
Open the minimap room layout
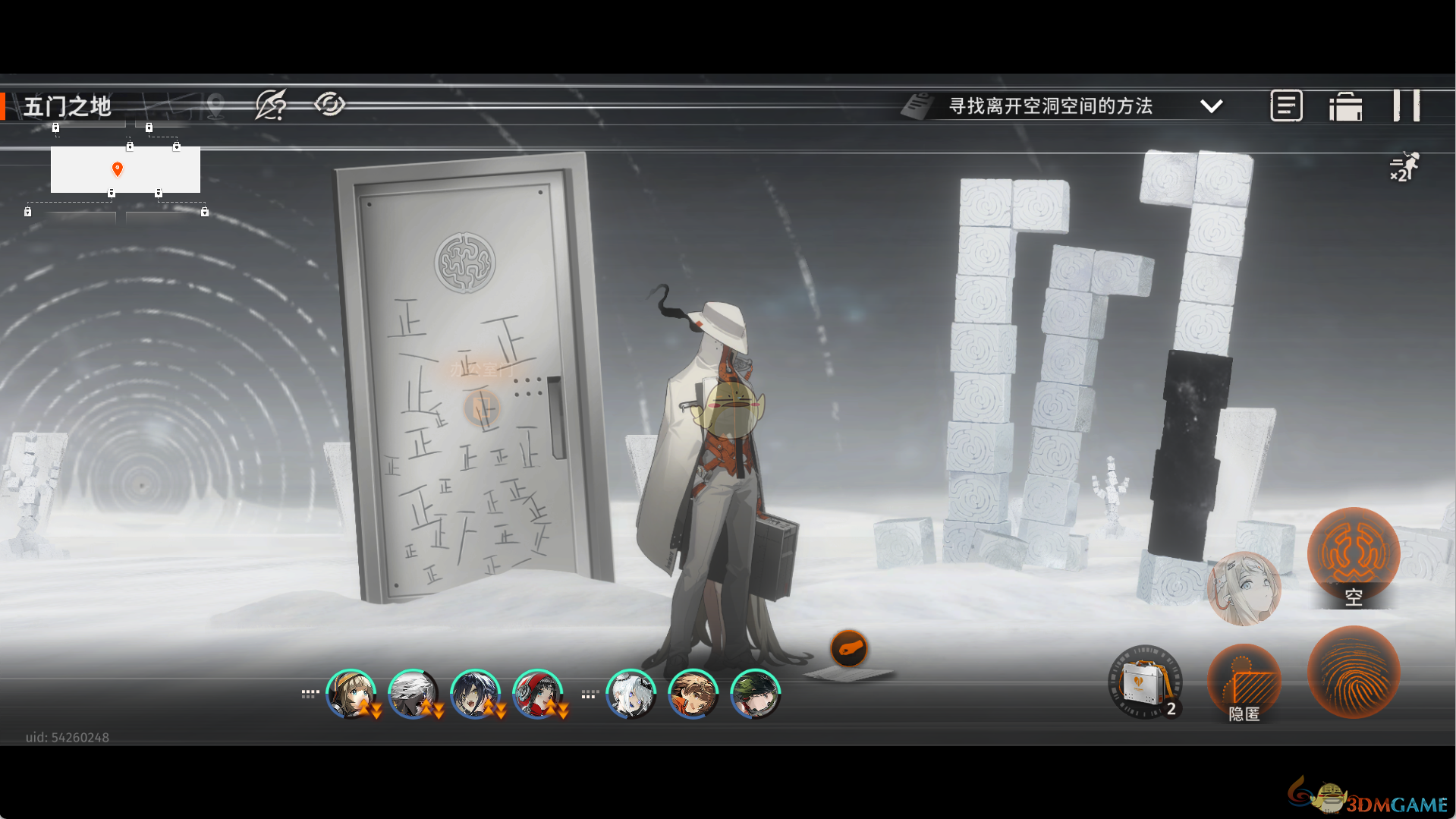125,169
